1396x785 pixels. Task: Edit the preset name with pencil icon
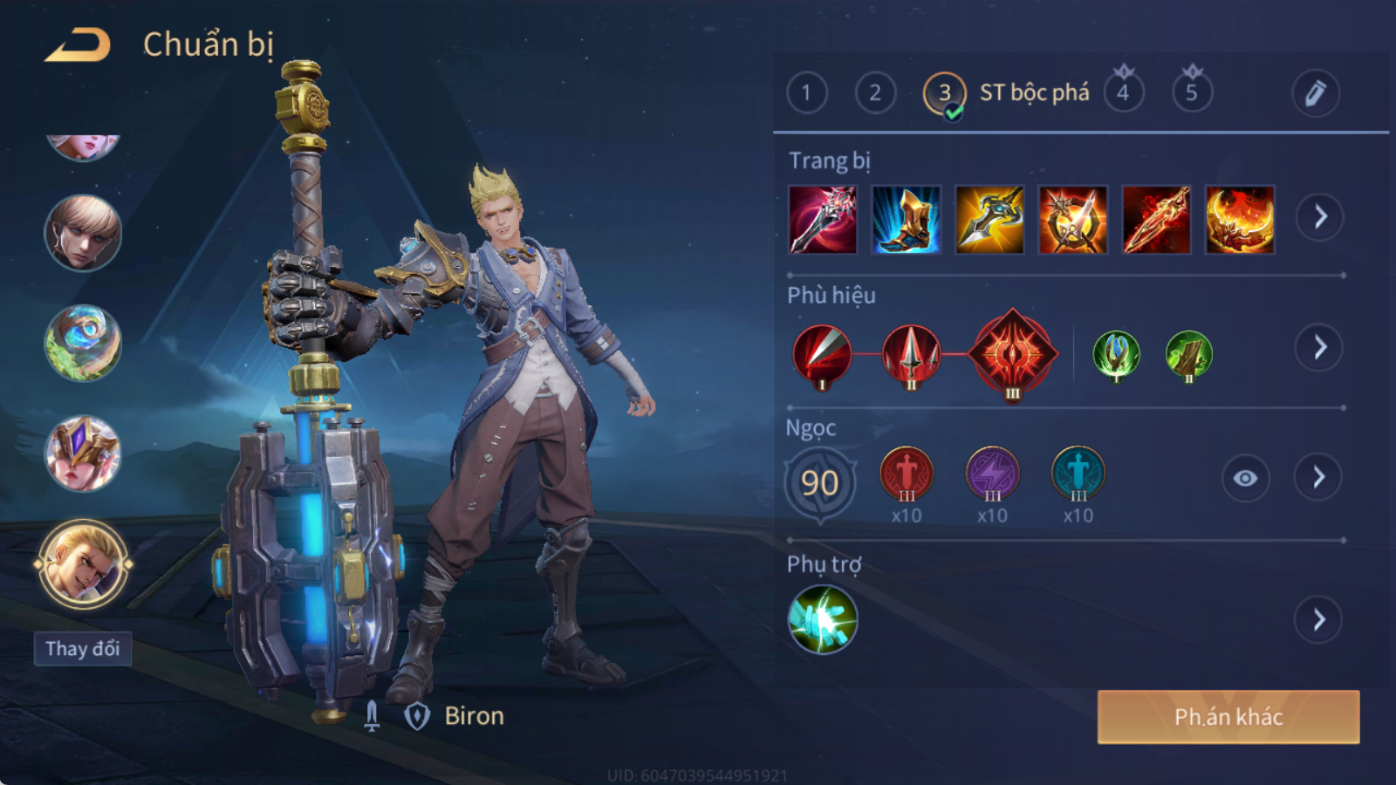[x=1315, y=94]
